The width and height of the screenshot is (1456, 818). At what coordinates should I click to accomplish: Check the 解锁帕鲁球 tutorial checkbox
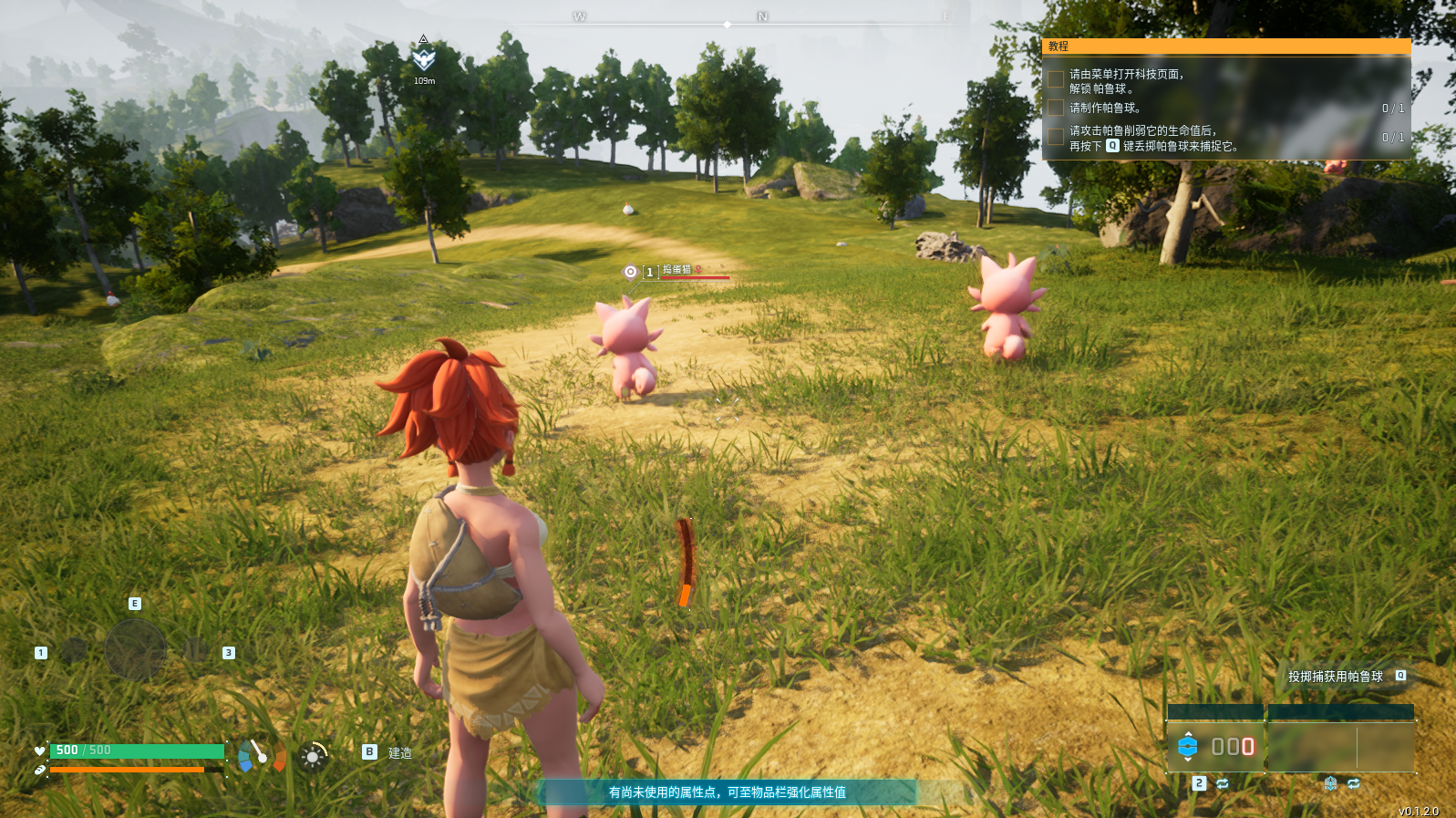[1054, 81]
